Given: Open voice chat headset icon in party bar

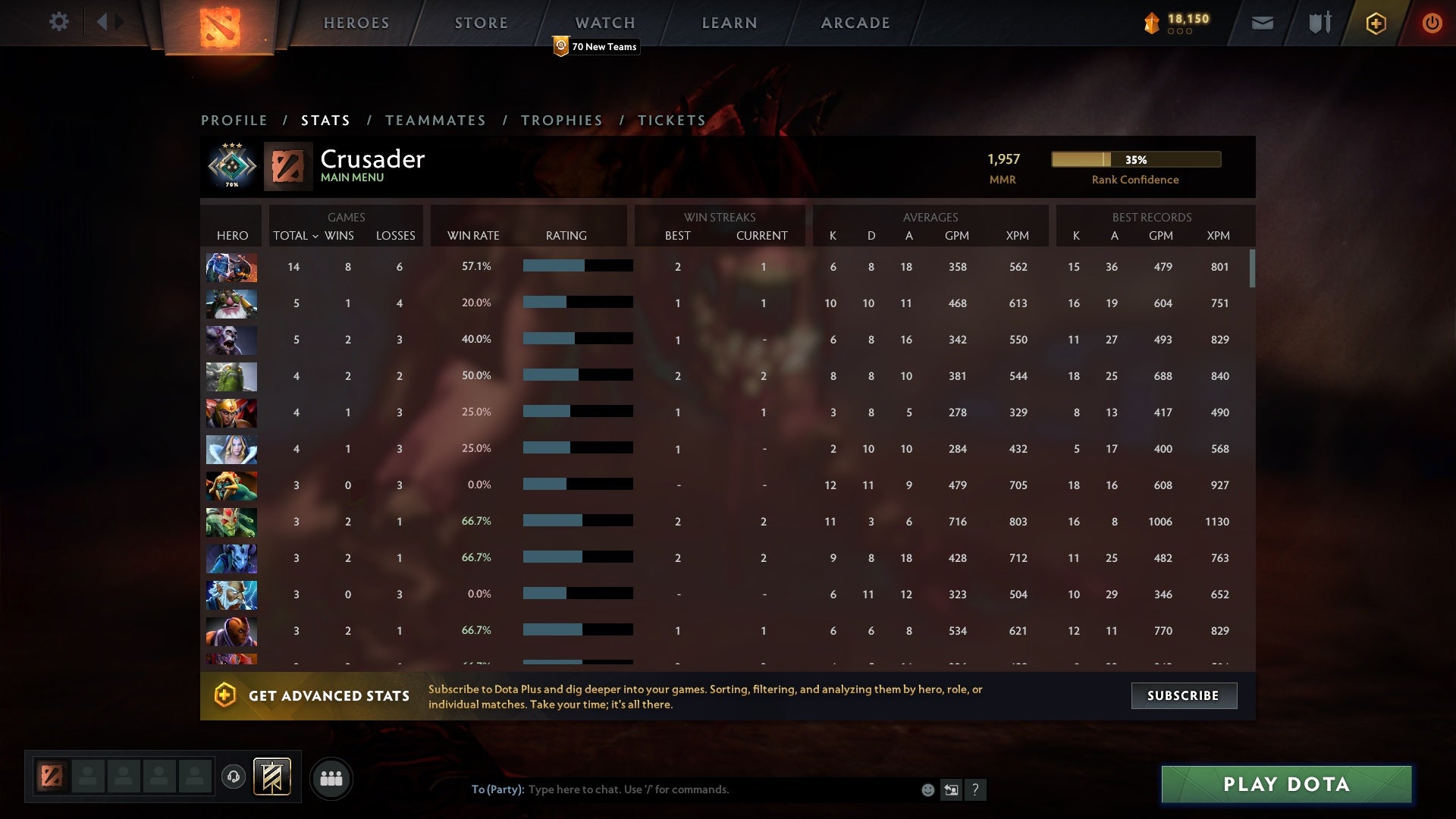Looking at the screenshot, I should (233, 777).
